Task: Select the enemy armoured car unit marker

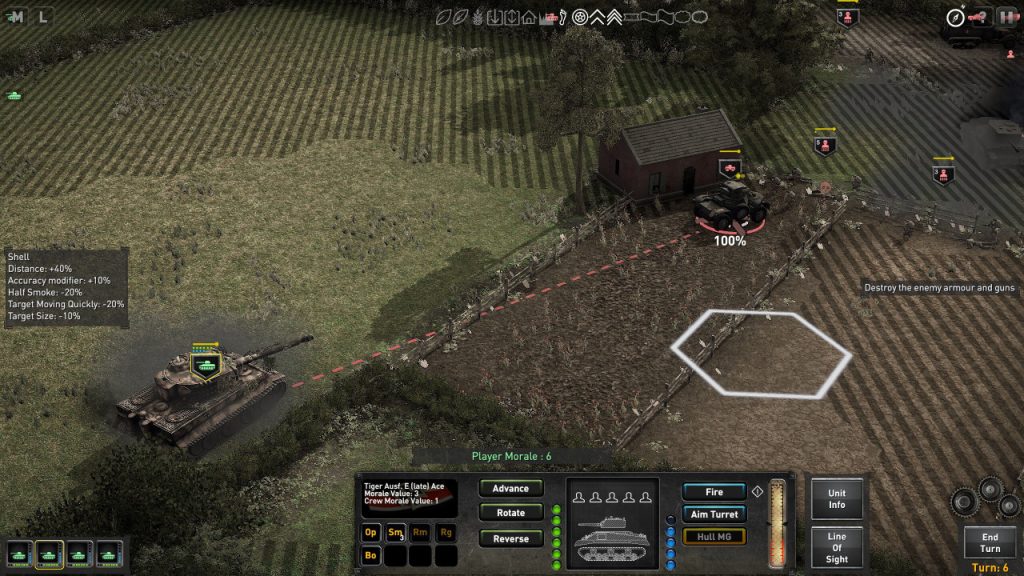Action: (729, 168)
